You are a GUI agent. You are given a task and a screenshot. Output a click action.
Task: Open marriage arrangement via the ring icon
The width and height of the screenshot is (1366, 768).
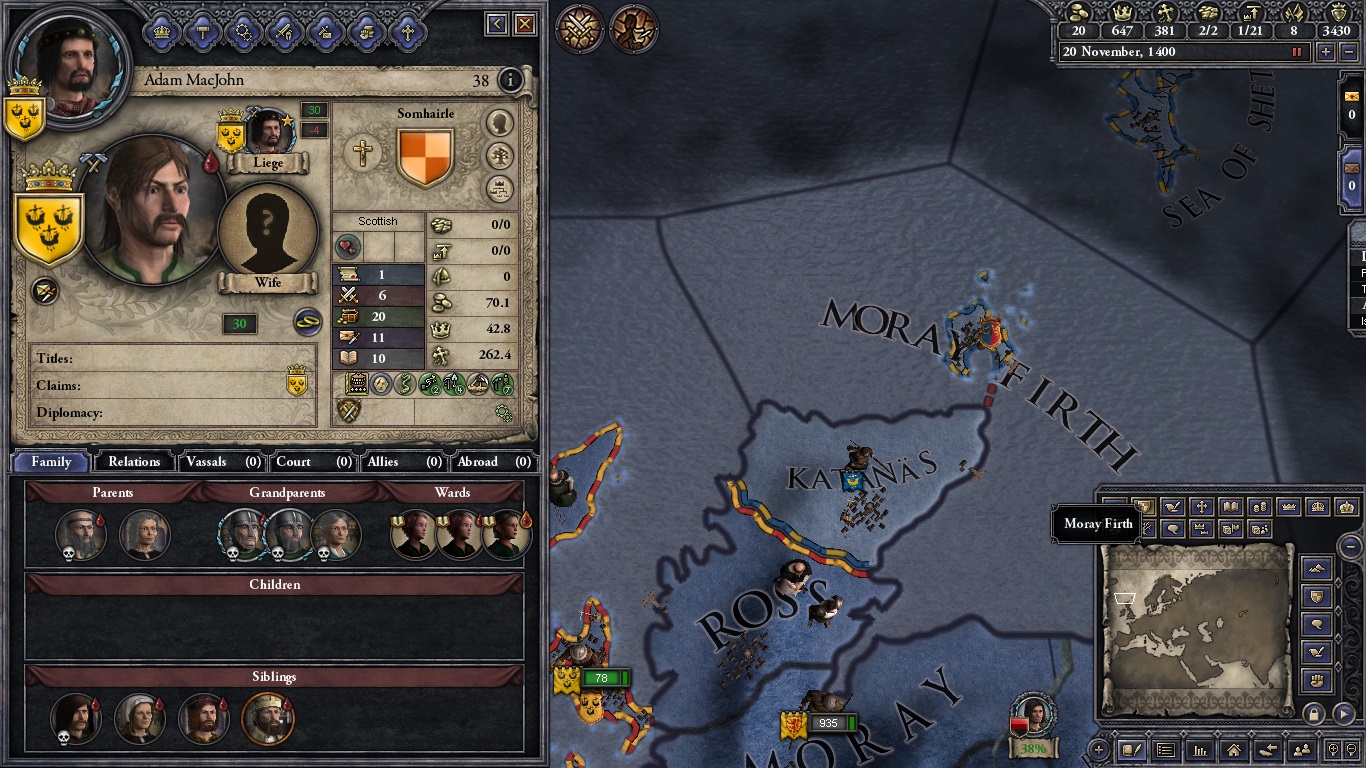click(306, 323)
